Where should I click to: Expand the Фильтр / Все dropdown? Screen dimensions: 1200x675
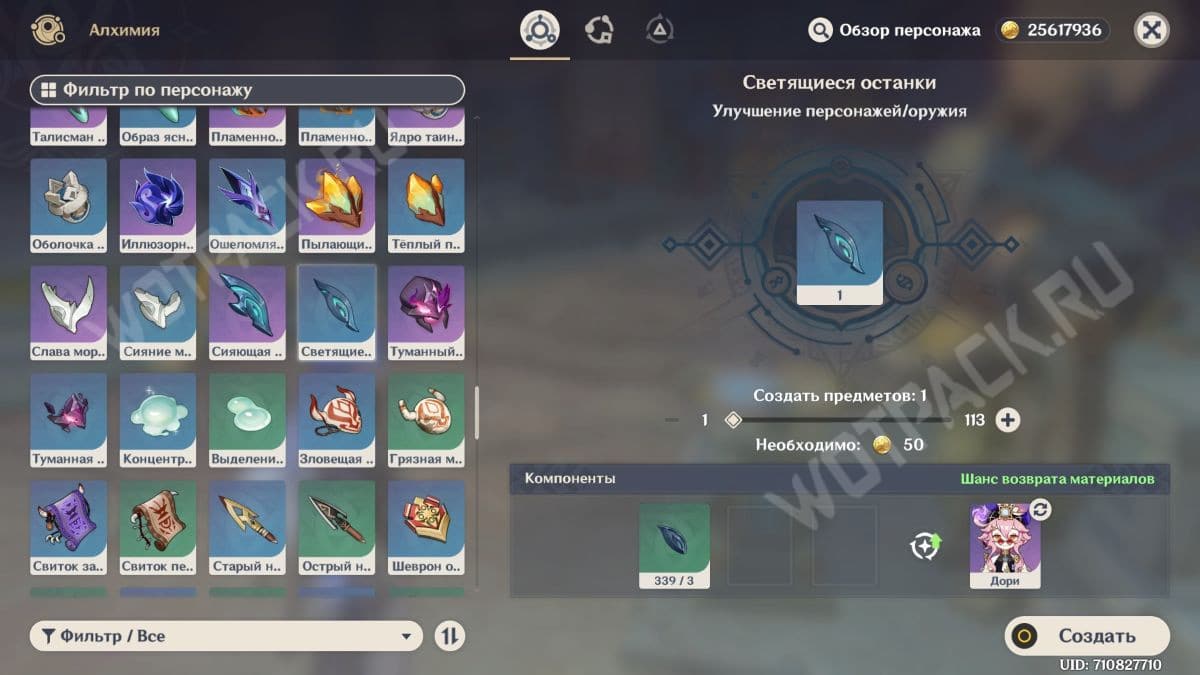[x=226, y=636]
